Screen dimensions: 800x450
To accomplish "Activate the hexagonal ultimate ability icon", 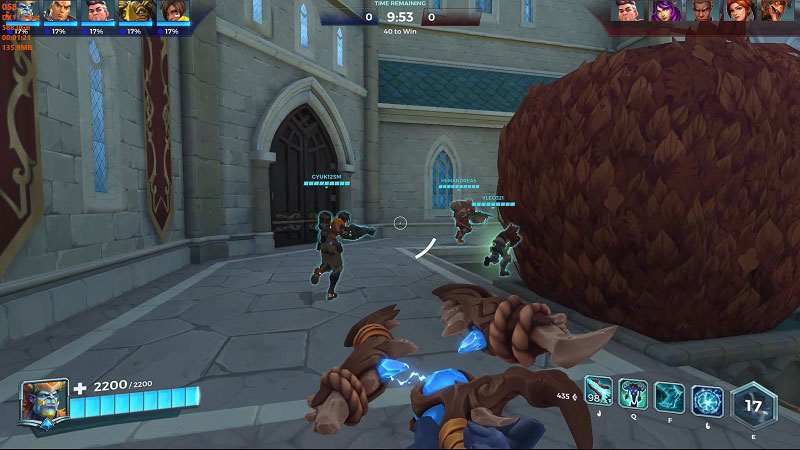I will tap(754, 405).
